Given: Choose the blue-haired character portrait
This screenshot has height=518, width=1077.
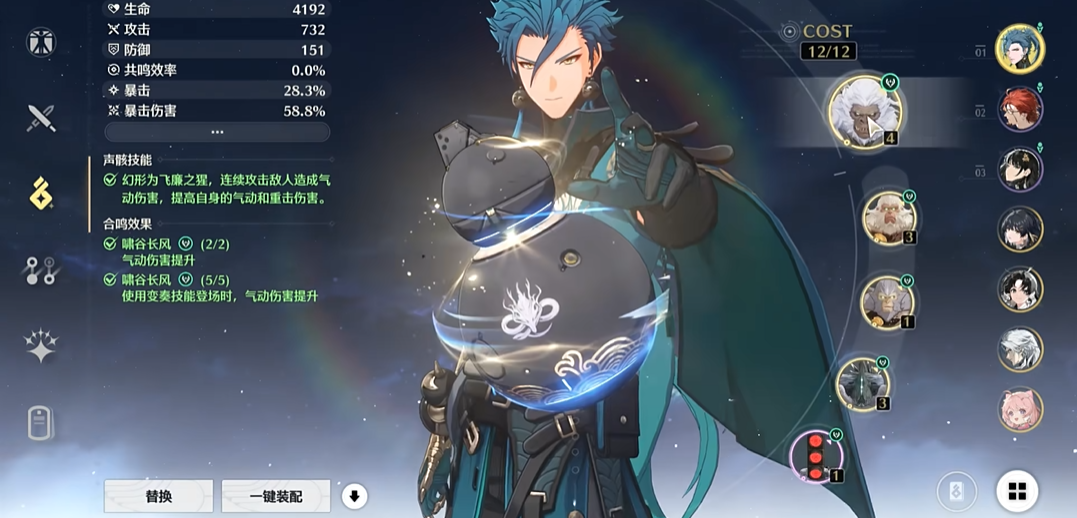Looking at the screenshot, I should [1020, 49].
